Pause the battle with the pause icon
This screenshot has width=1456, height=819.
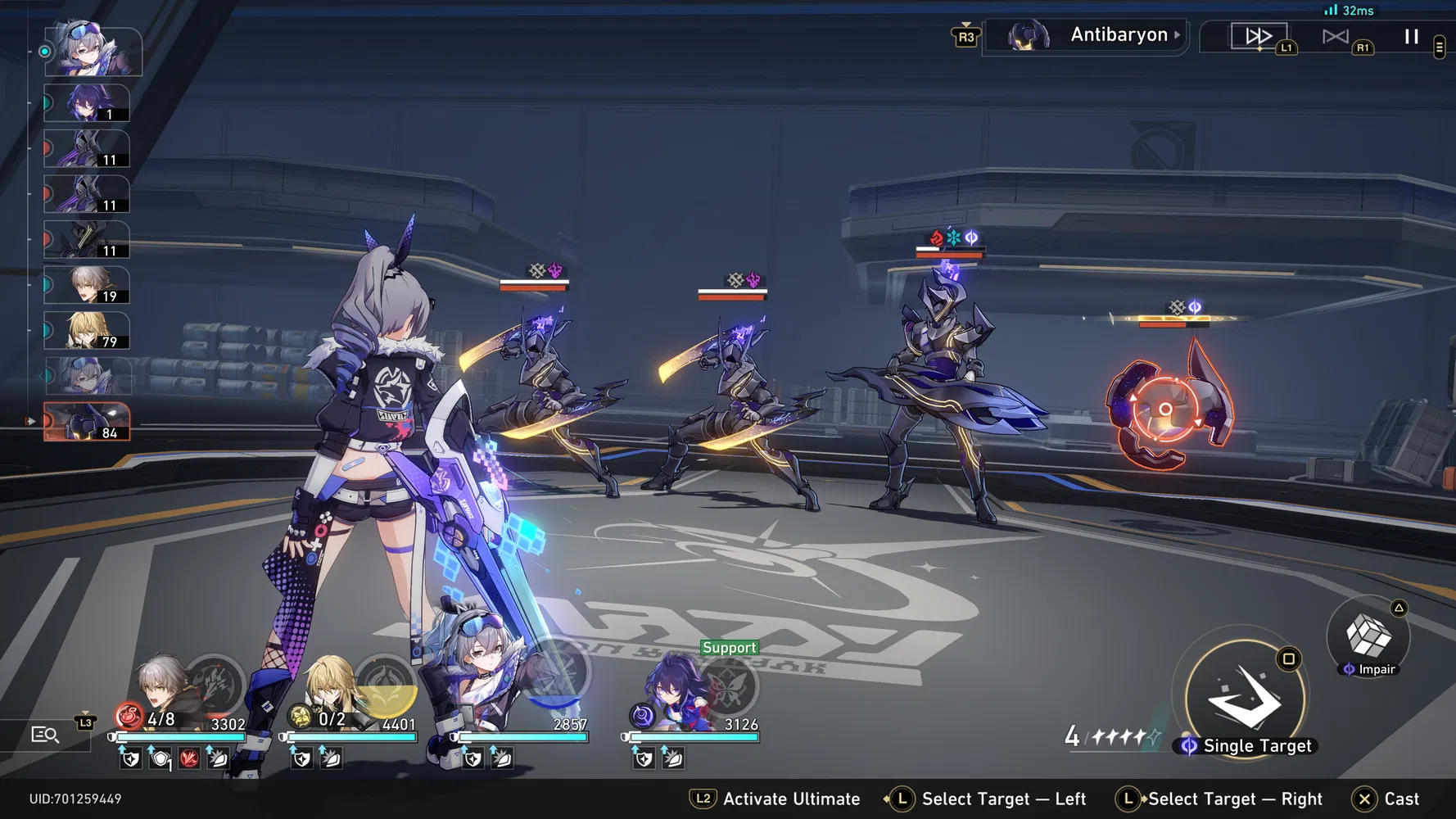click(x=1411, y=36)
